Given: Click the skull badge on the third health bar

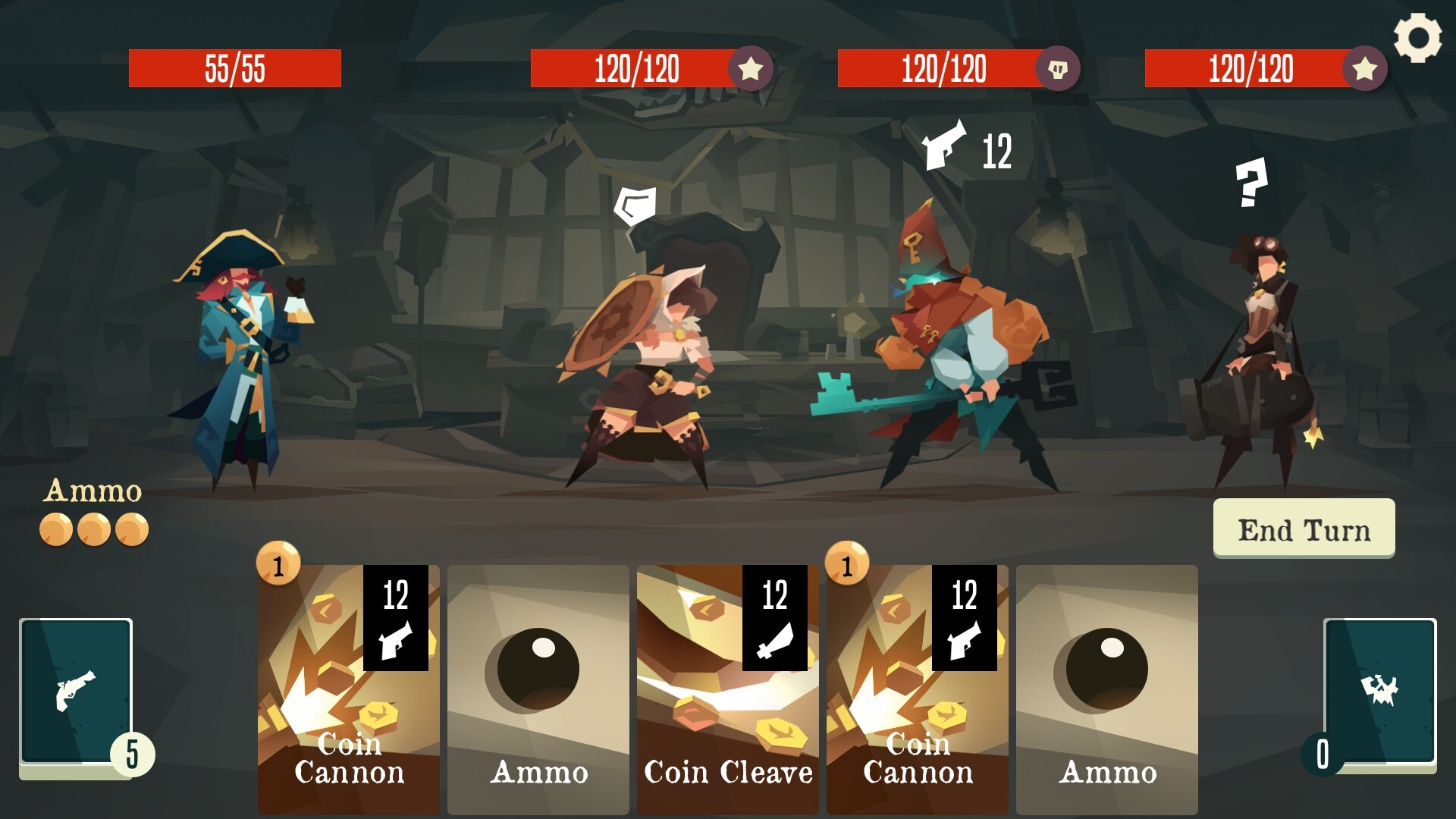Looking at the screenshot, I should 1060,68.
